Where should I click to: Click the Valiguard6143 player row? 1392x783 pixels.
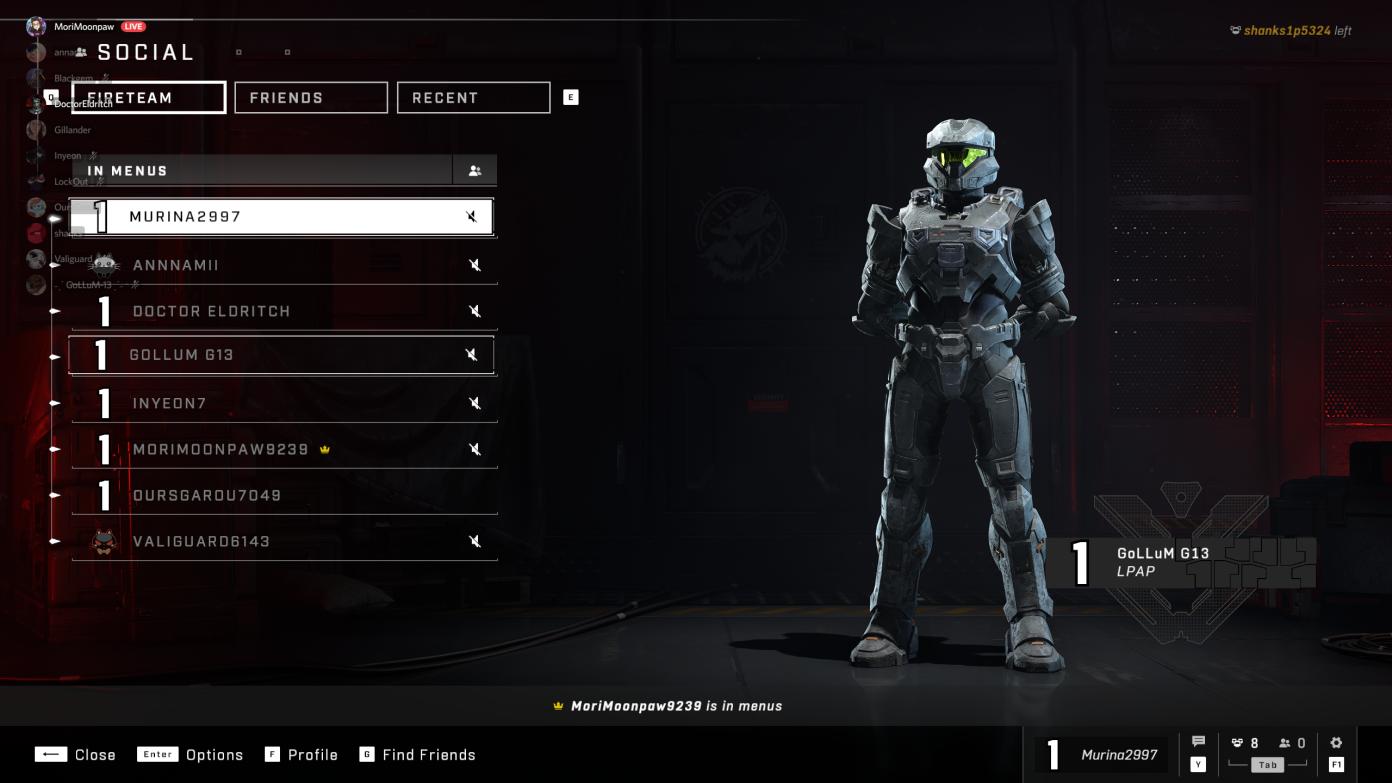281,541
